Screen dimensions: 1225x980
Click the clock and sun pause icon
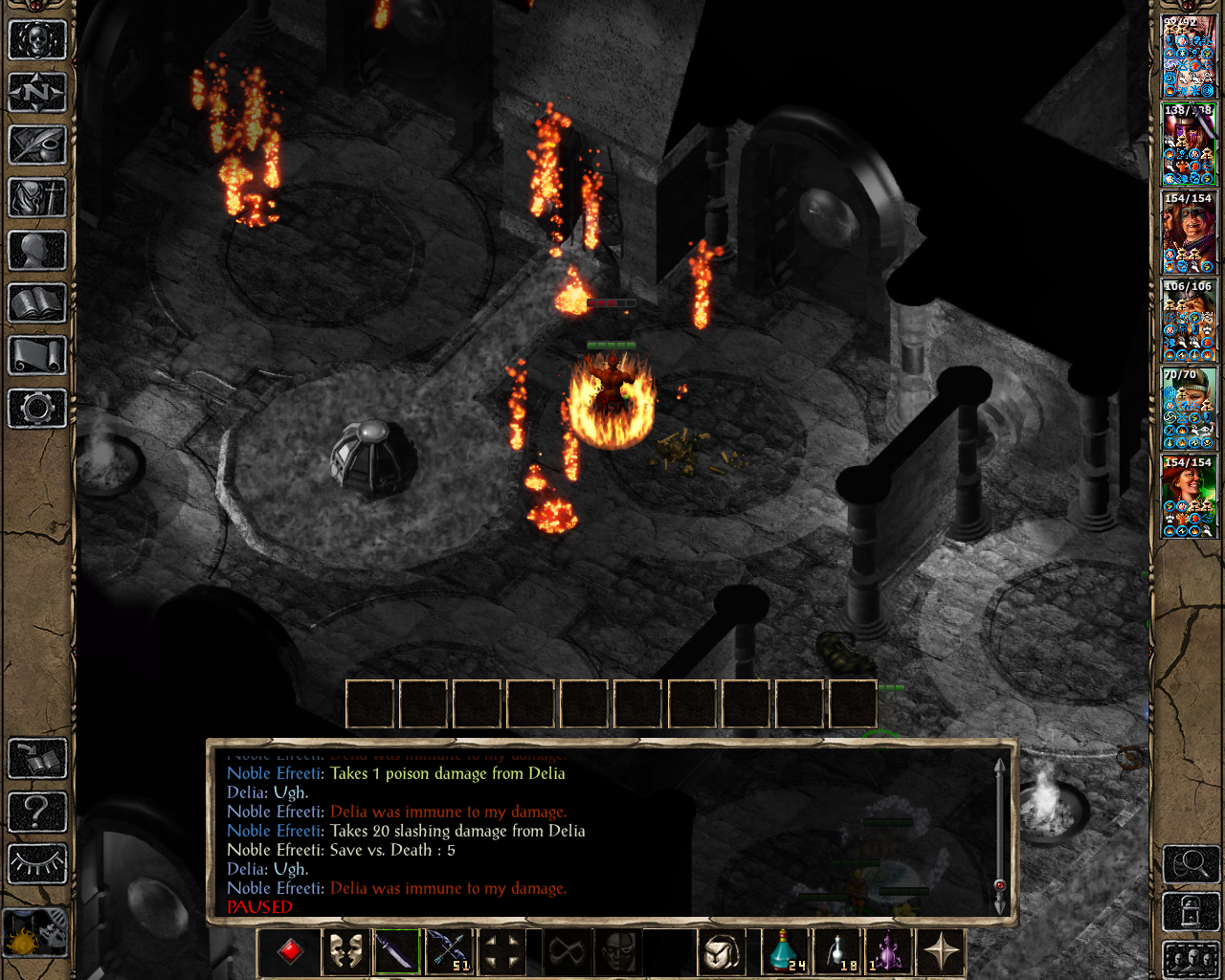tap(35, 933)
